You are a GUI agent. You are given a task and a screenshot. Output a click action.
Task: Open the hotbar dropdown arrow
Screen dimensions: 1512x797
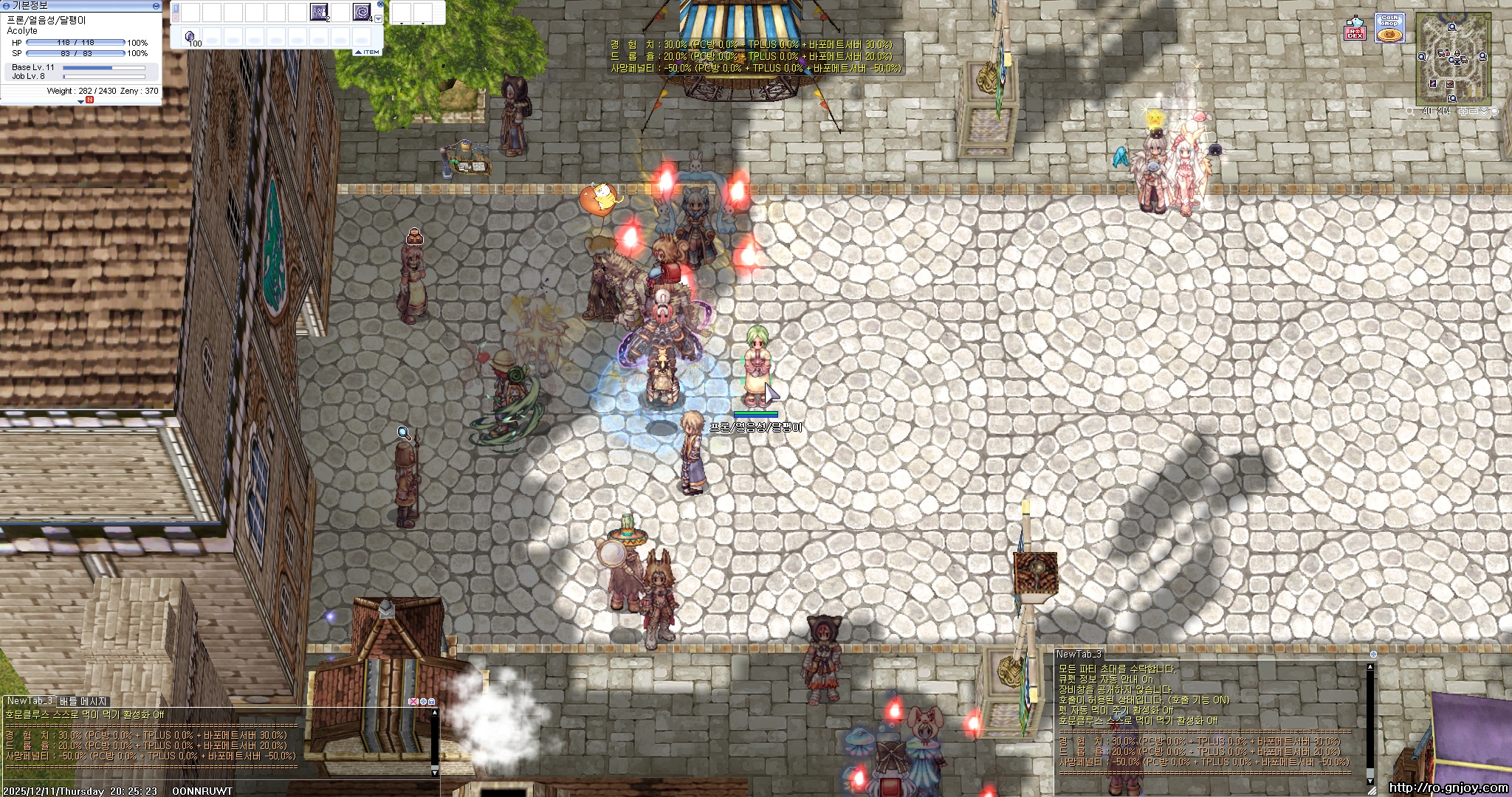pyautogui.click(x=379, y=19)
